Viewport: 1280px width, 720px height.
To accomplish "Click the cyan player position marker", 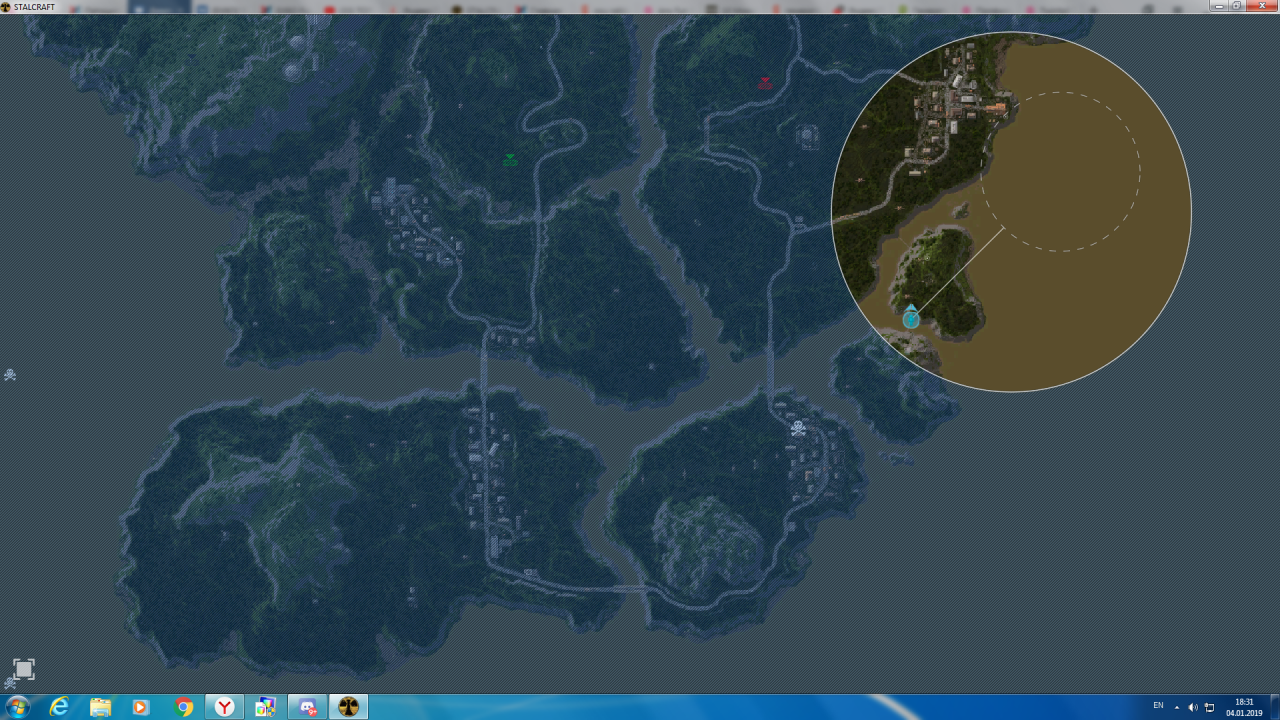I will click(911, 317).
